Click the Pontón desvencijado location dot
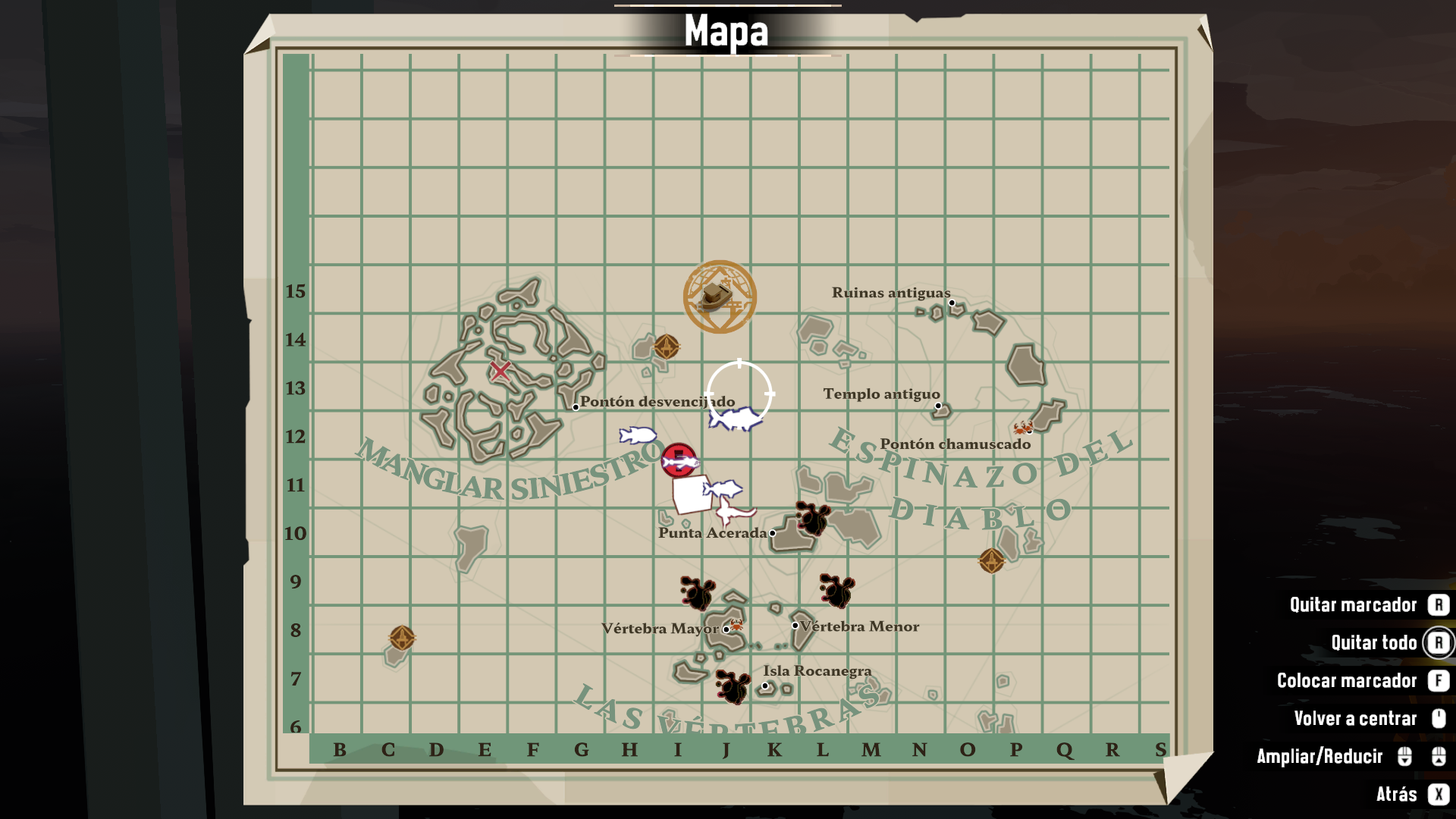1456x819 pixels. tap(576, 407)
